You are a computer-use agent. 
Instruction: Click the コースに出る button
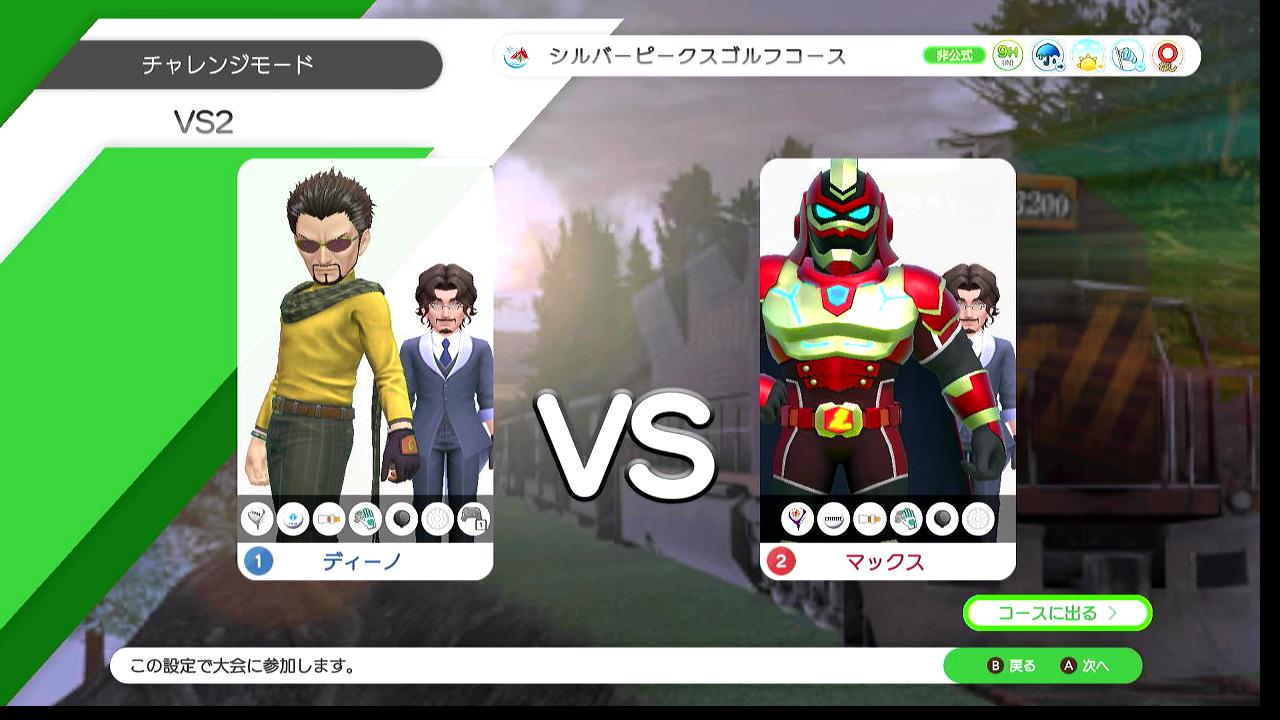(1057, 613)
